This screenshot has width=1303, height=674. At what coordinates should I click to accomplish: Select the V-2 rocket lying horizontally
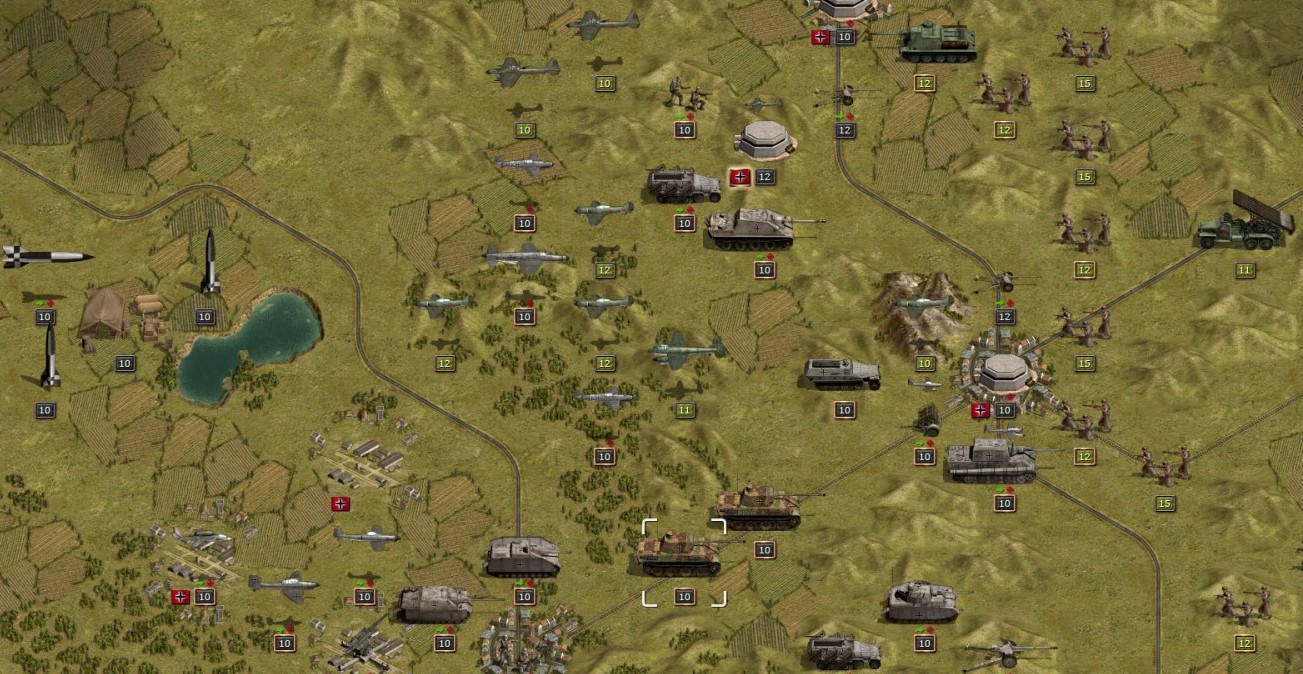pos(45,256)
